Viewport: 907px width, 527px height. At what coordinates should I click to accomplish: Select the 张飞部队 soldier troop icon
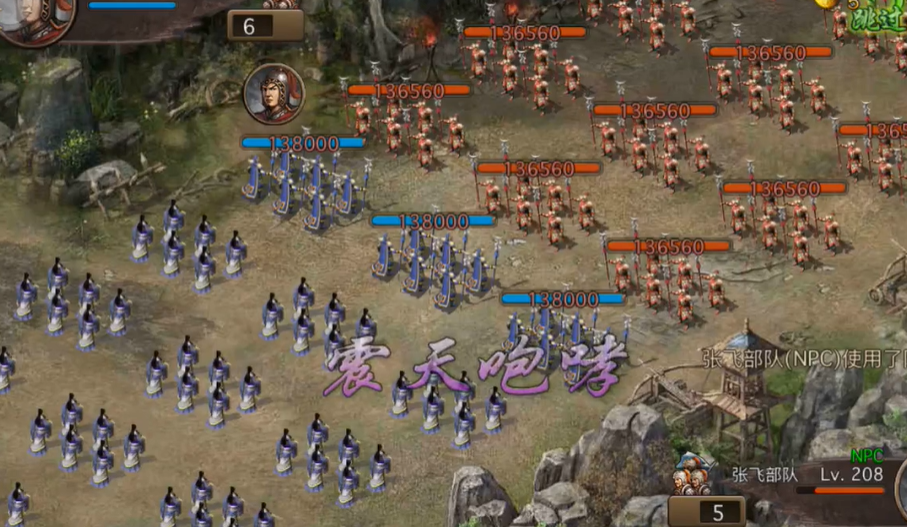pos(692,475)
